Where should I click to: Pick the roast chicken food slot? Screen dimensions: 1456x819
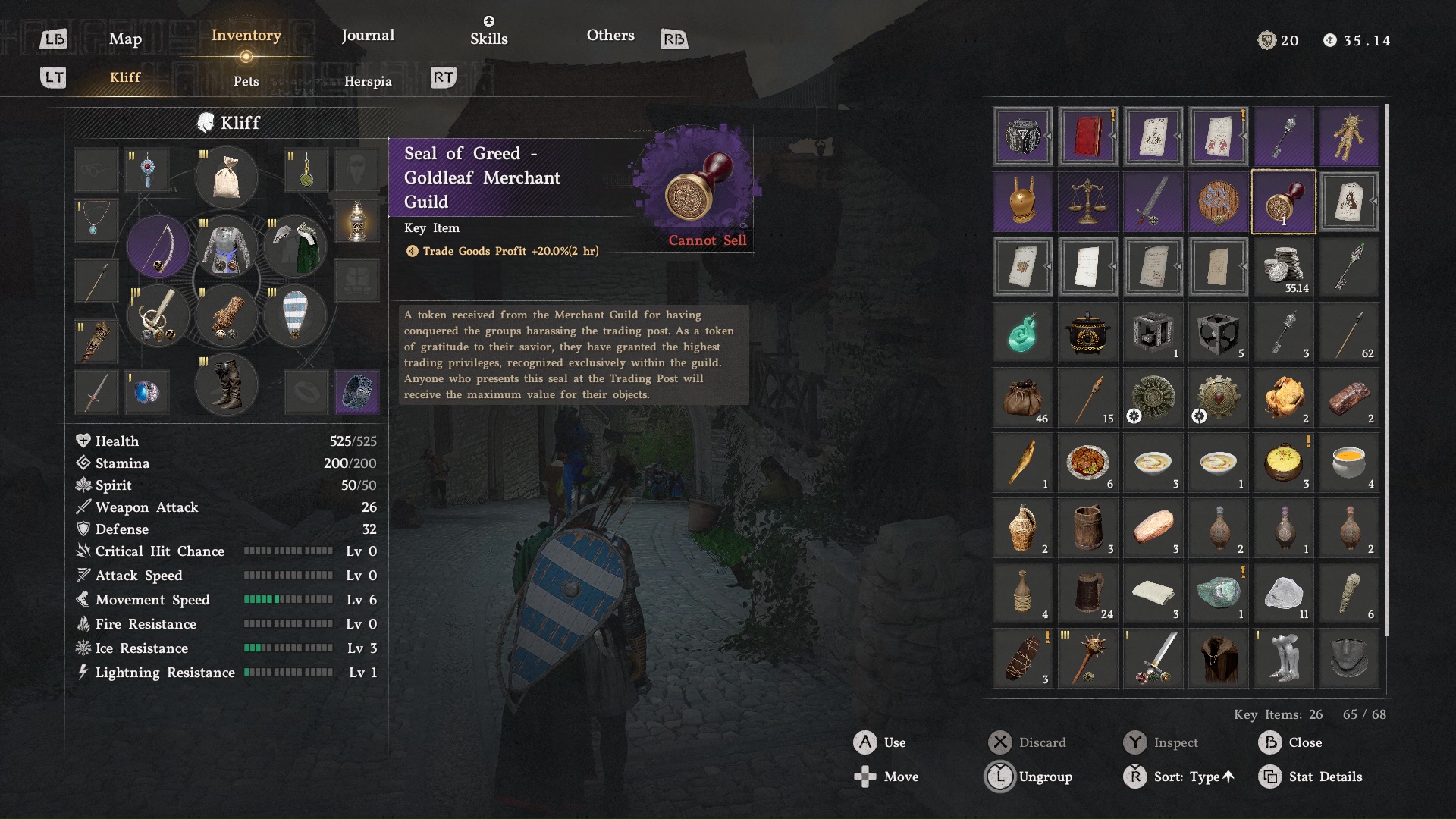click(1283, 397)
